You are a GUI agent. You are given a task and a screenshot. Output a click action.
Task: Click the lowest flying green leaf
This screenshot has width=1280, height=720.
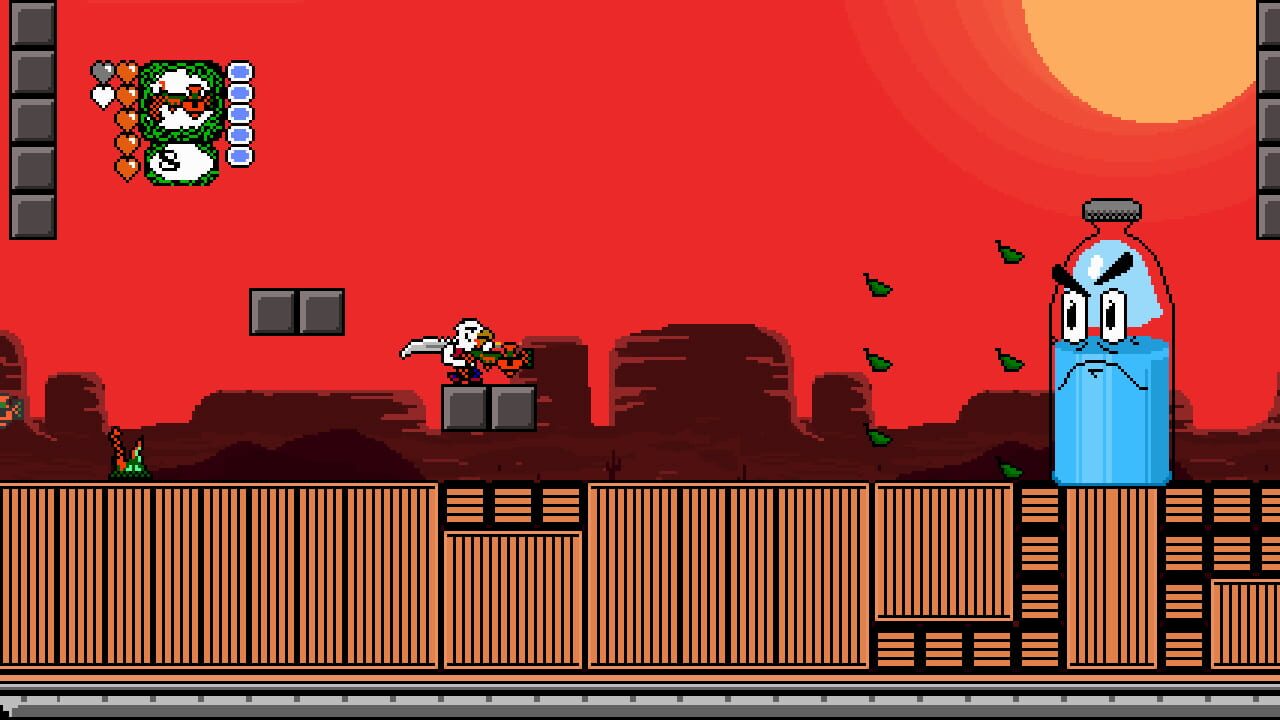[x=1010, y=470]
